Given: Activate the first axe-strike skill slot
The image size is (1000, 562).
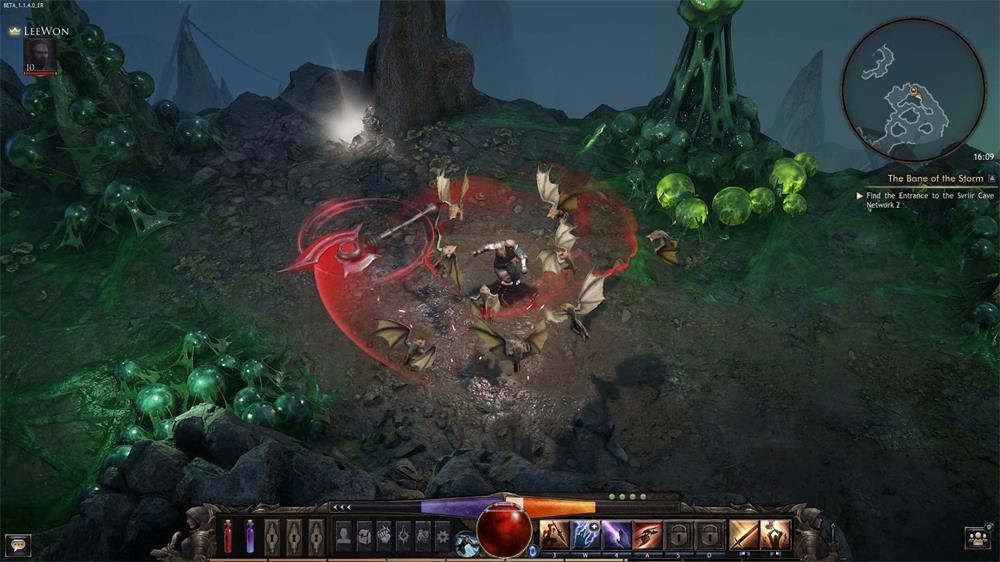Looking at the screenshot, I should coord(555,535).
